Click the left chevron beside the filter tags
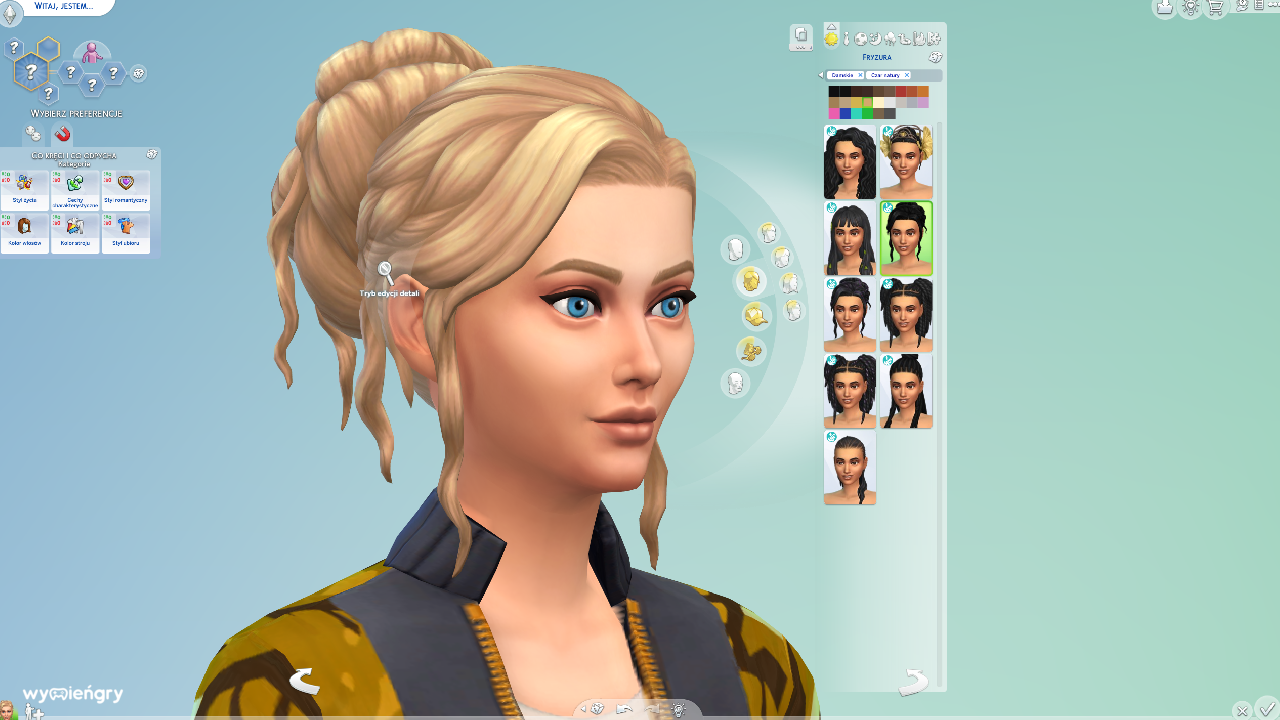This screenshot has width=1280, height=720. (x=821, y=75)
